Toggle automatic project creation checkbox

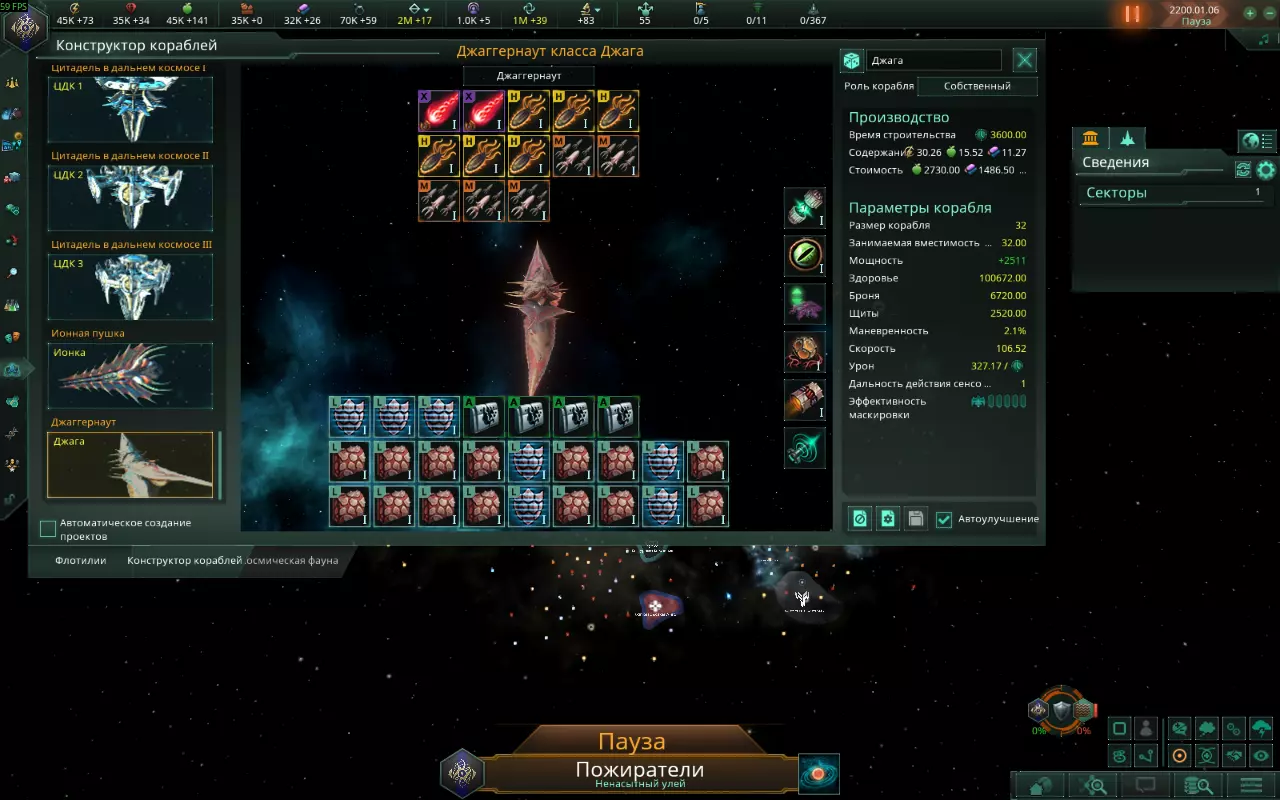[x=48, y=528]
